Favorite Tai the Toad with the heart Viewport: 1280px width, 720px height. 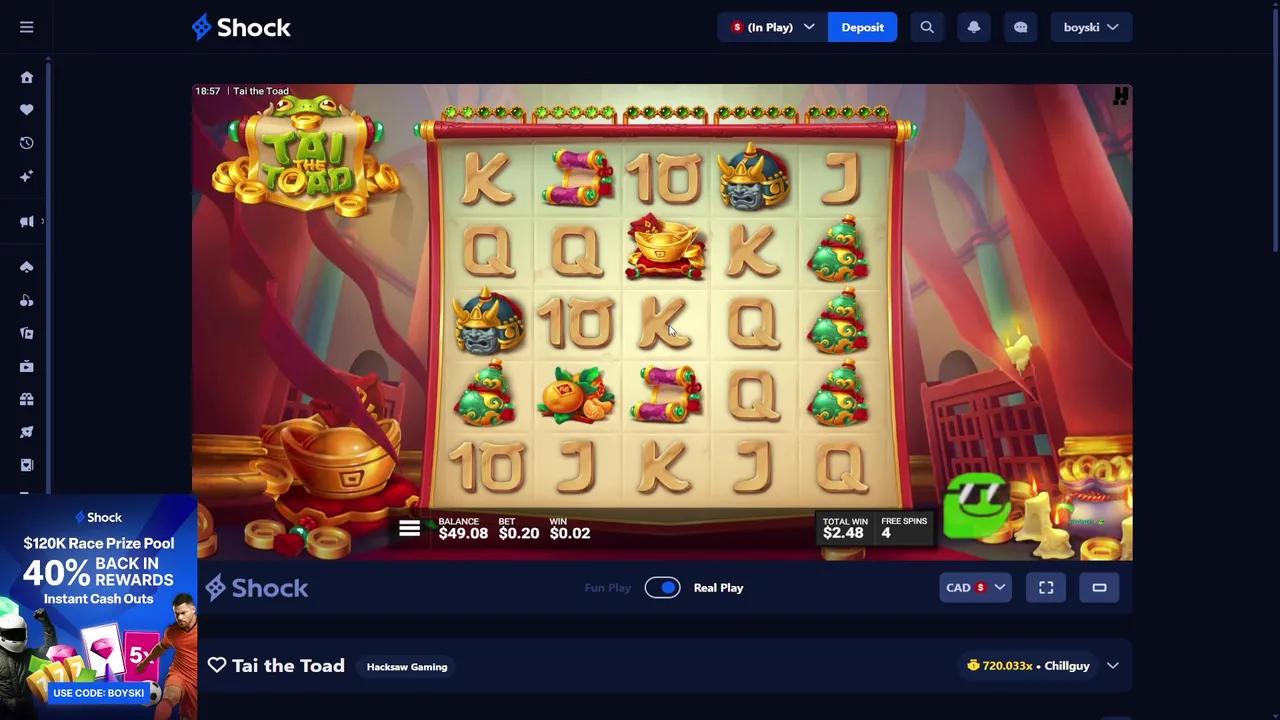tap(217, 665)
